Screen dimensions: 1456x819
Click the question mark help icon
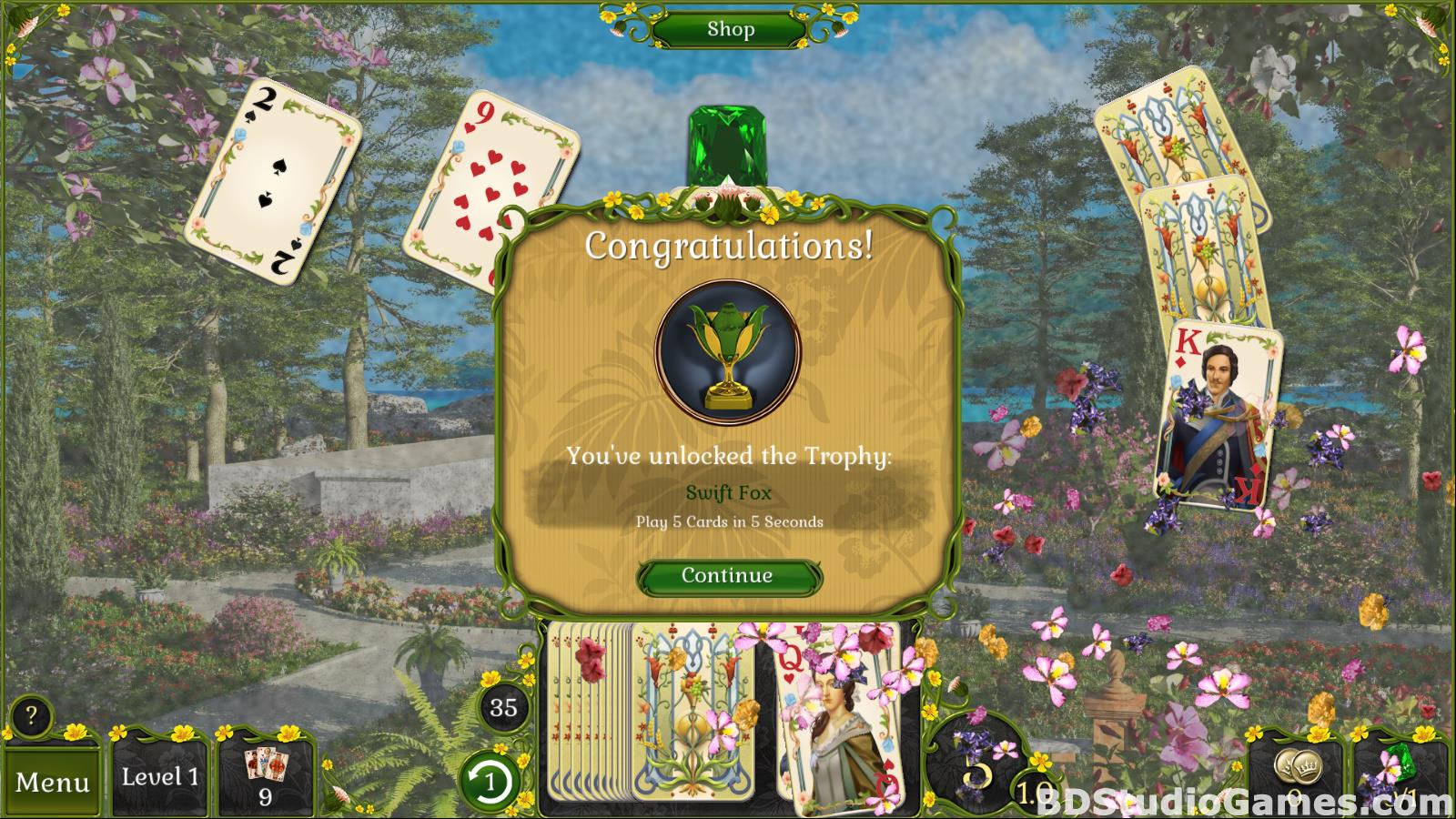(x=31, y=716)
